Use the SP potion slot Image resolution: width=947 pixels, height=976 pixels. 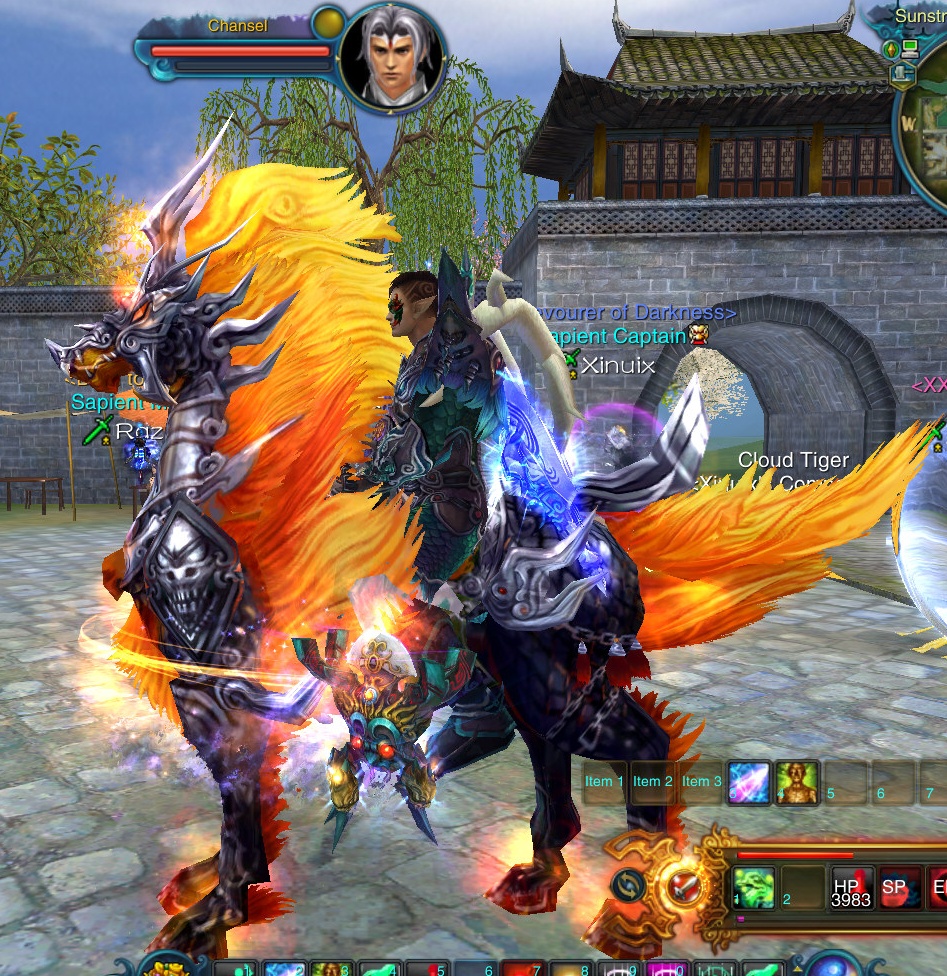[x=895, y=887]
